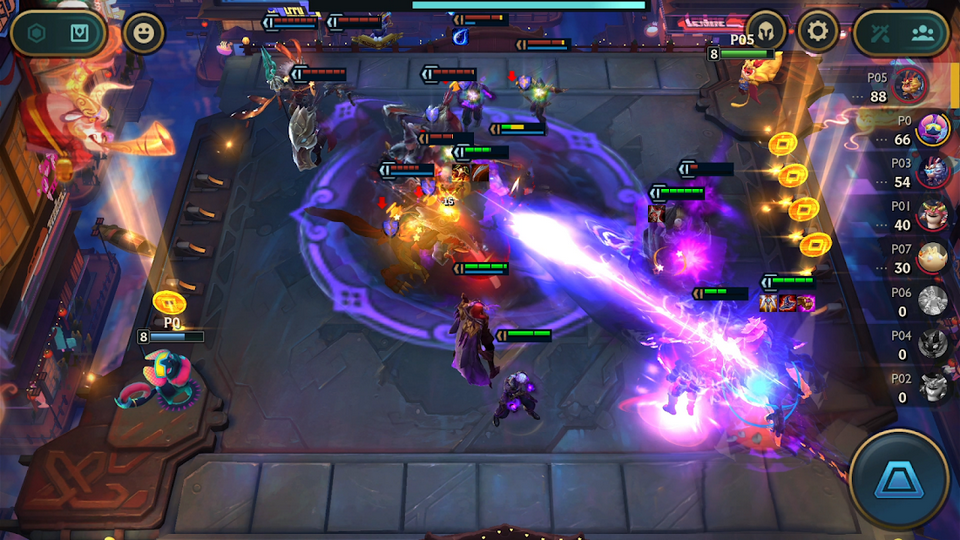Select eliminated player P02 portrait
Image resolution: width=960 pixels, height=540 pixels.
pyautogui.click(x=932, y=386)
